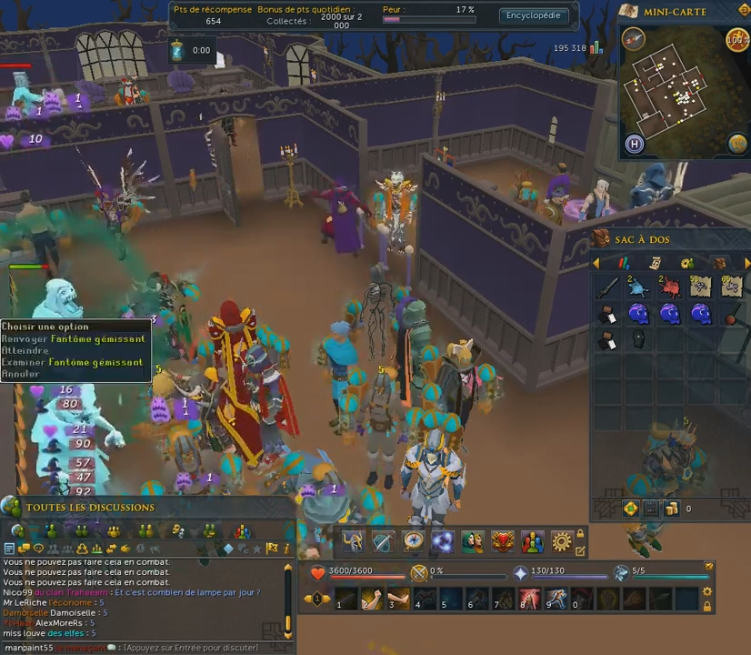This screenshot has height=655, width=751.
Task: Select 'Examiner Fantôme gémissant' option
Action: (73, 361)
